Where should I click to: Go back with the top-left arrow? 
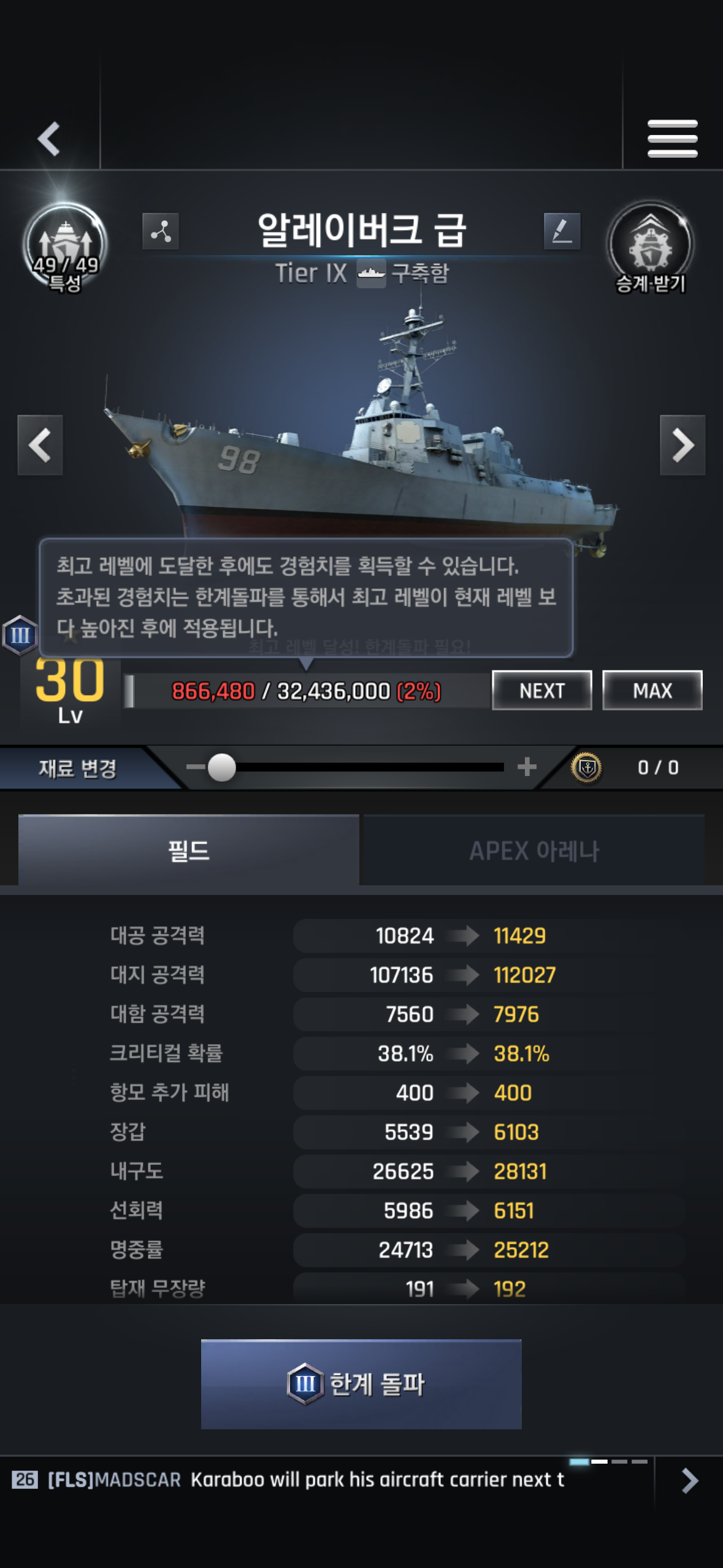tap(49, 139)
